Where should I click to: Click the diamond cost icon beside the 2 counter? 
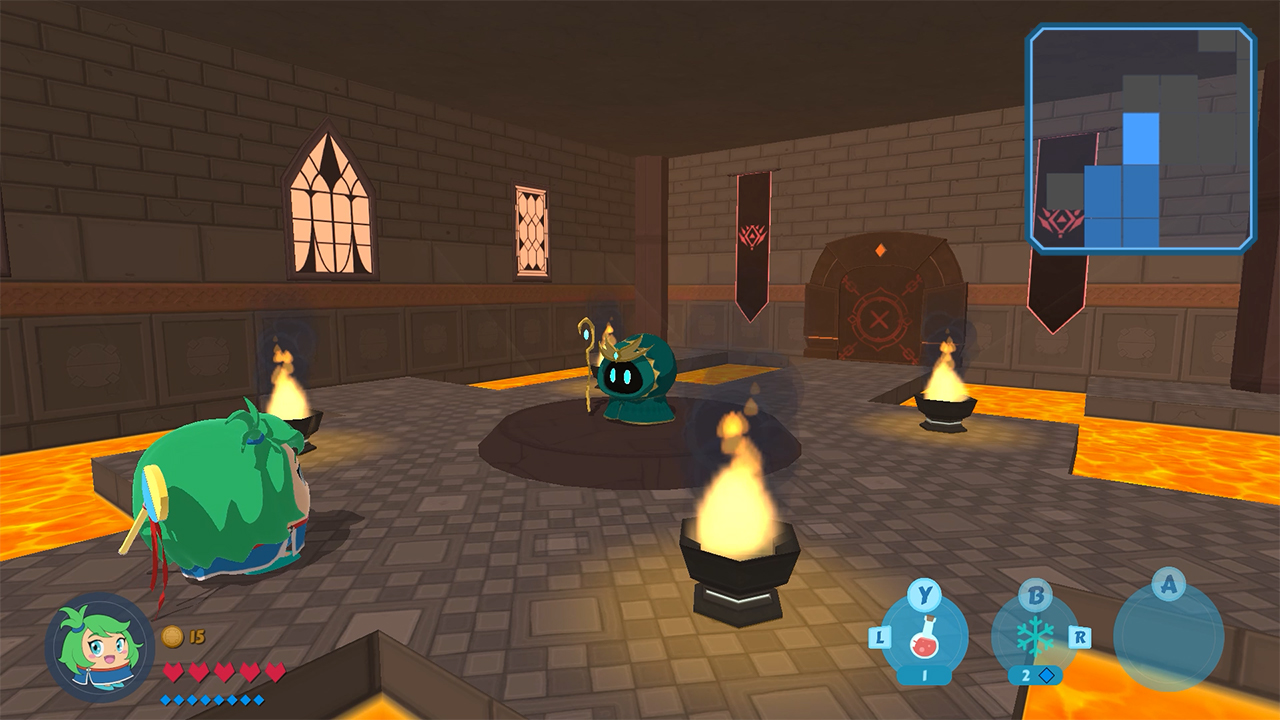pos(1045,674)
